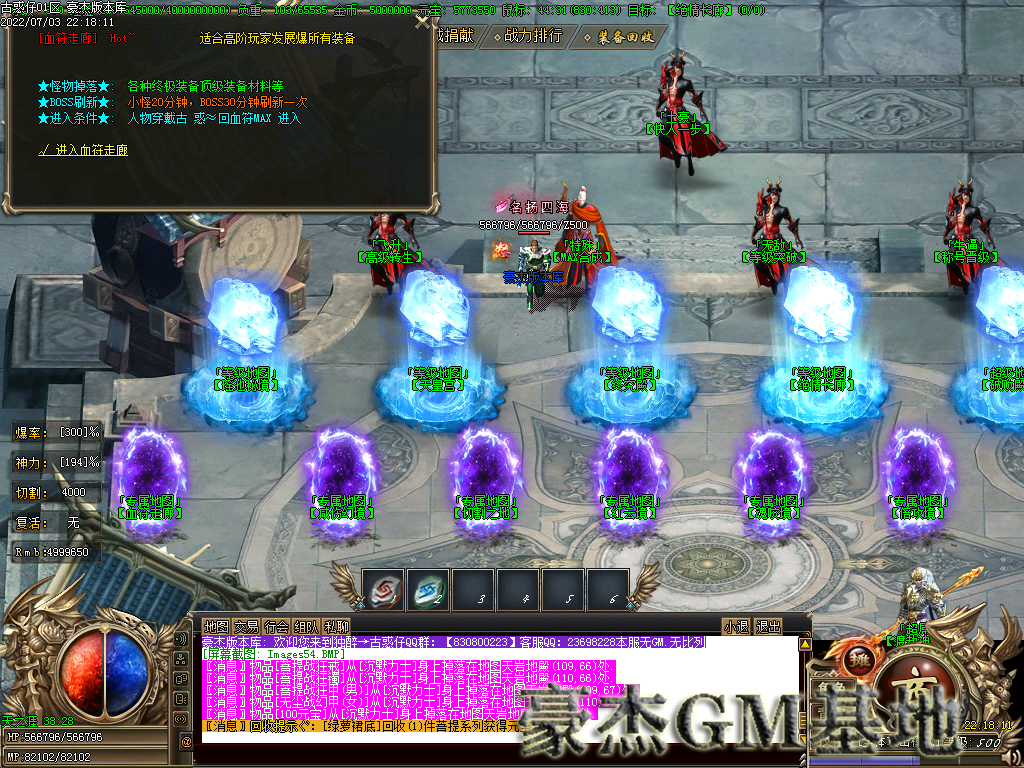
Task: Open the 装备回收 equipment recycle button
Action: 624,37
